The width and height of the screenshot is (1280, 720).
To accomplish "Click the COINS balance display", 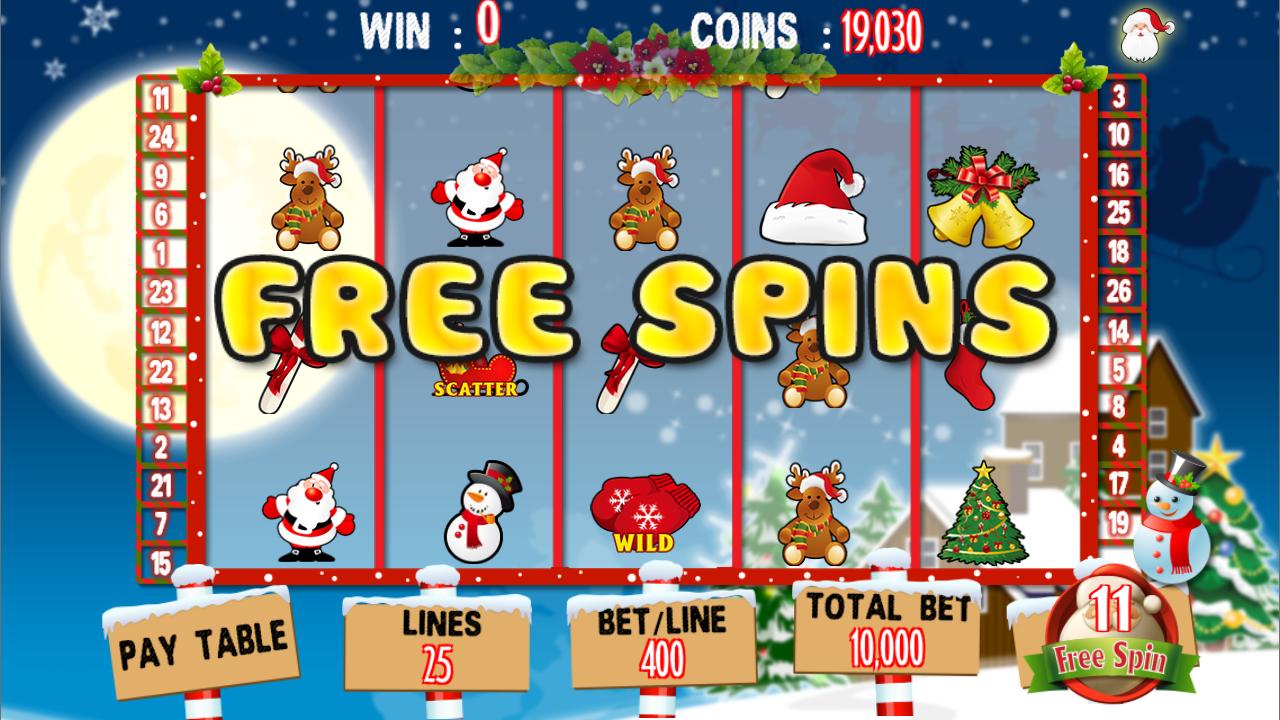I will (x=880, y=33).
